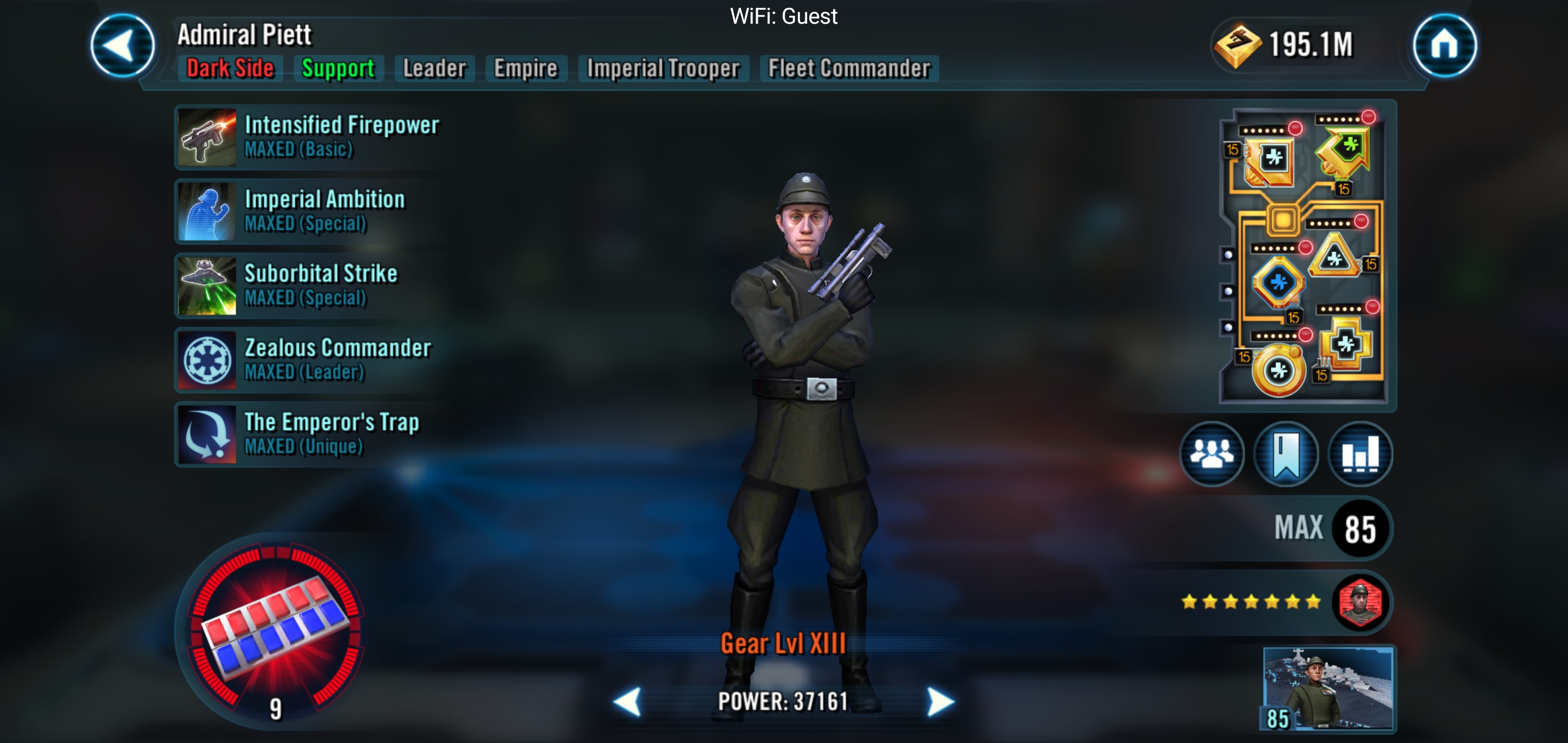Image resolution: width=1568 pixels, height=743 pixels.
Task: Go back with the arrow button
Action: coord(122,46)
